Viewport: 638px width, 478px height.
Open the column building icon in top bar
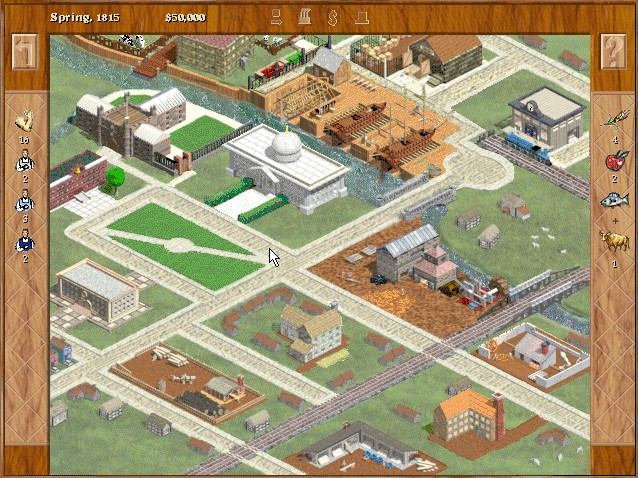305,17
